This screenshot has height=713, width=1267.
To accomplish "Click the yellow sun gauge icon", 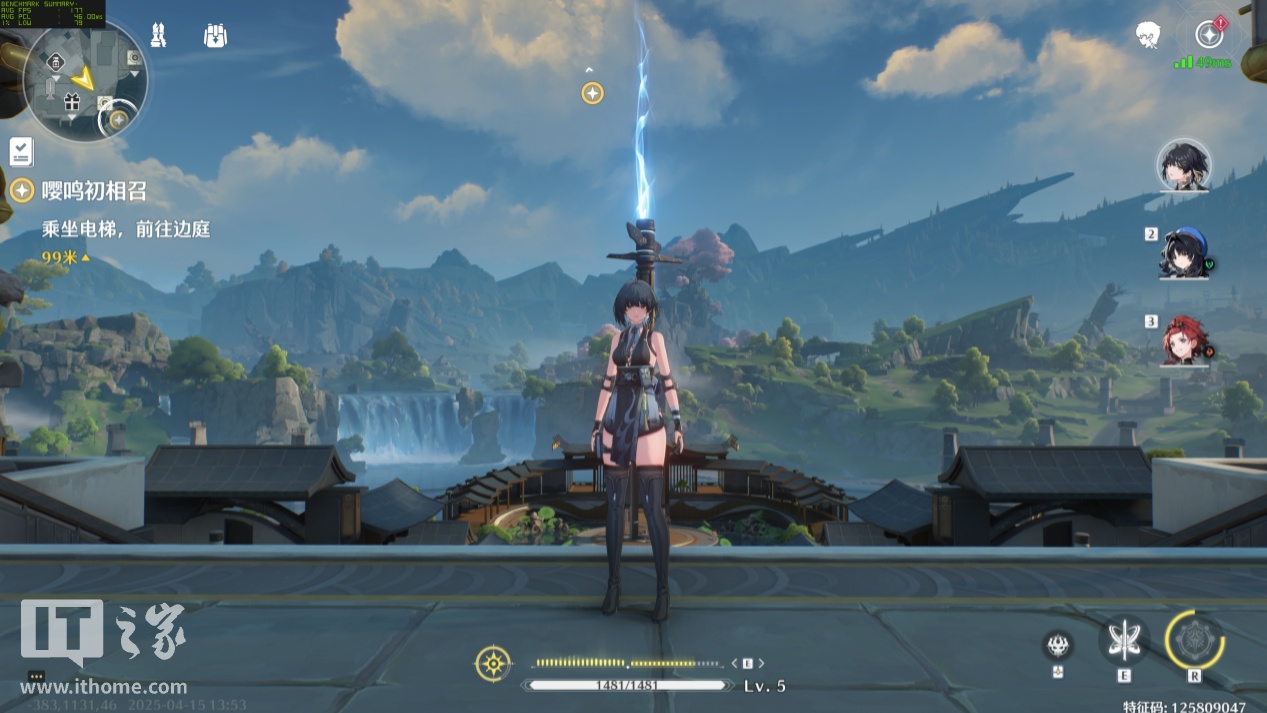I will pos(493,664).
